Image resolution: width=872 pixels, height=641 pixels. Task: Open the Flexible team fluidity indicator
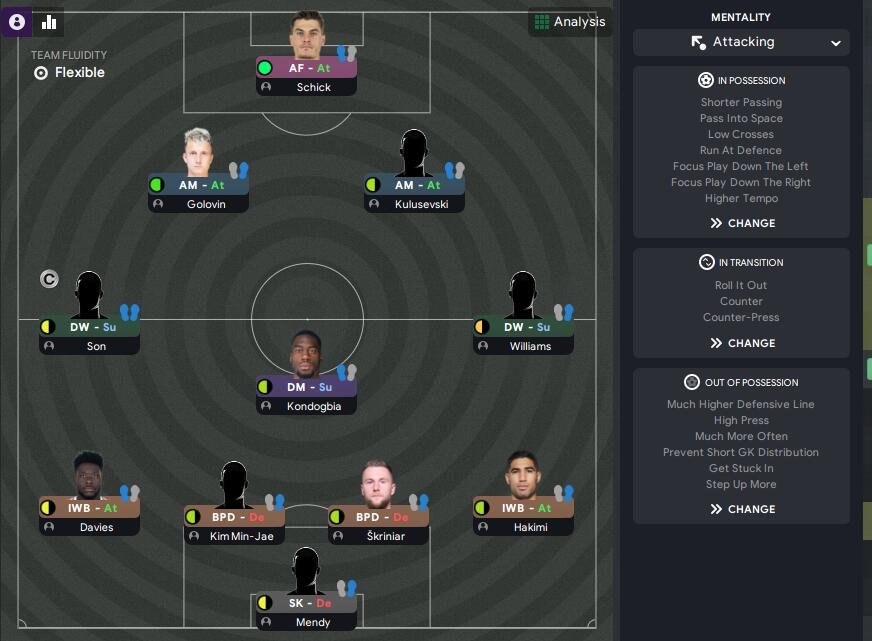point(68,73)
